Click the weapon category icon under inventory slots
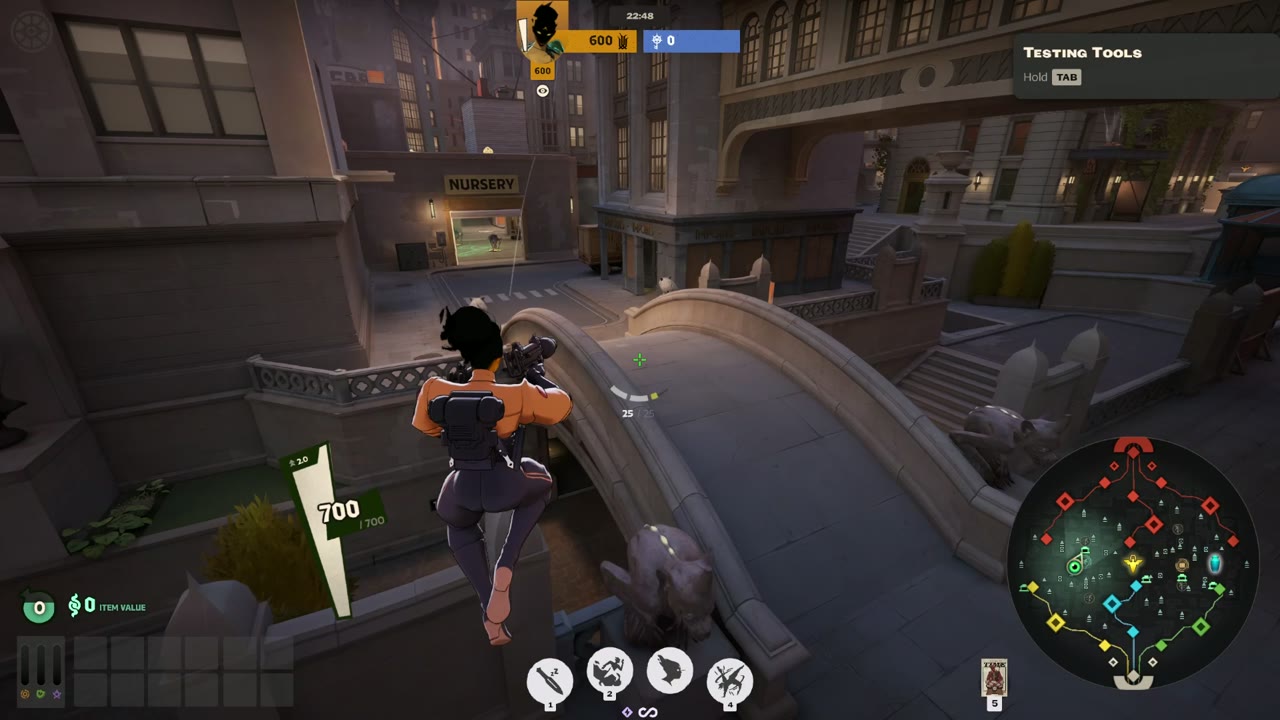Image resolution: width=1280 pixels, height=720 pixels. pyautogui.click(x=25, y=693)
